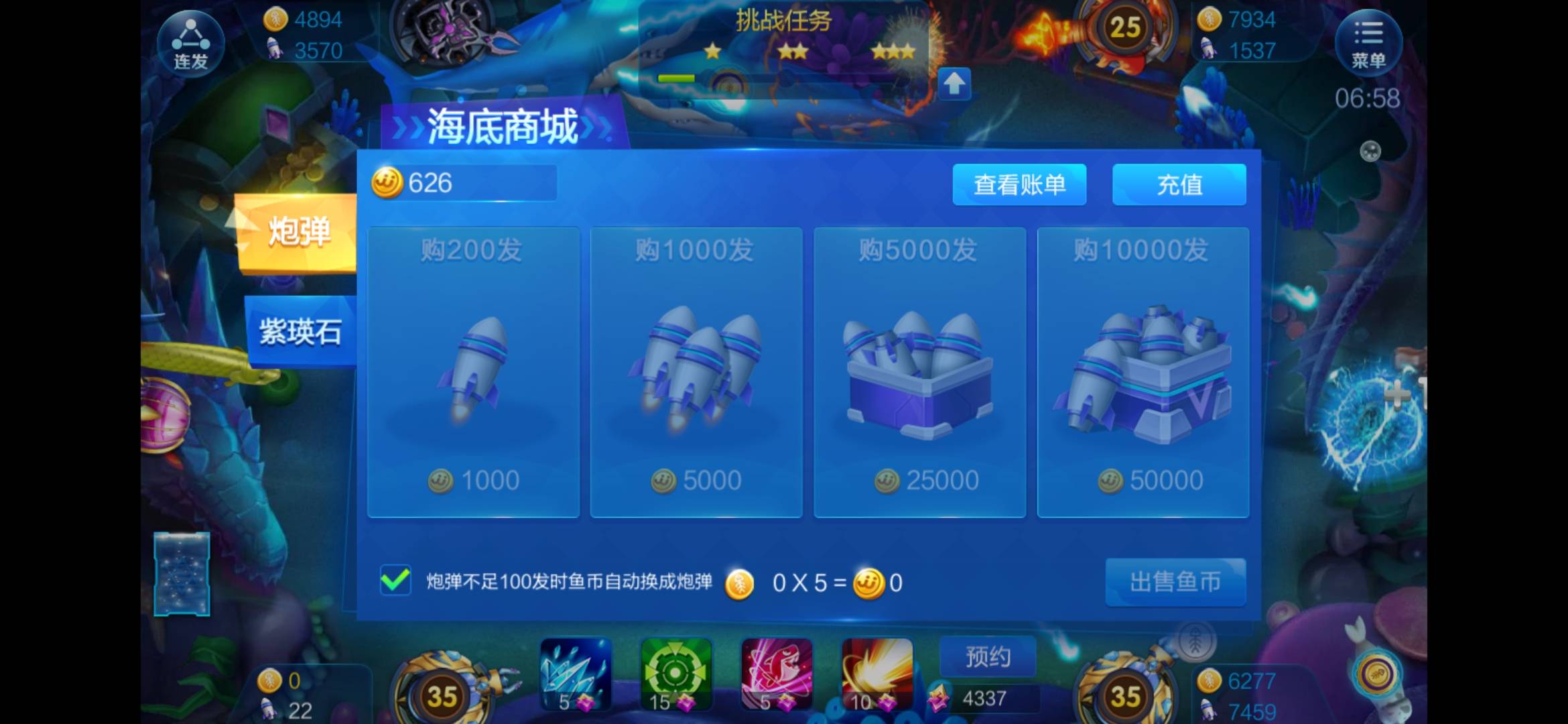
Task: Click the 出售鱼币 sell button
Action: [1176, 583]
